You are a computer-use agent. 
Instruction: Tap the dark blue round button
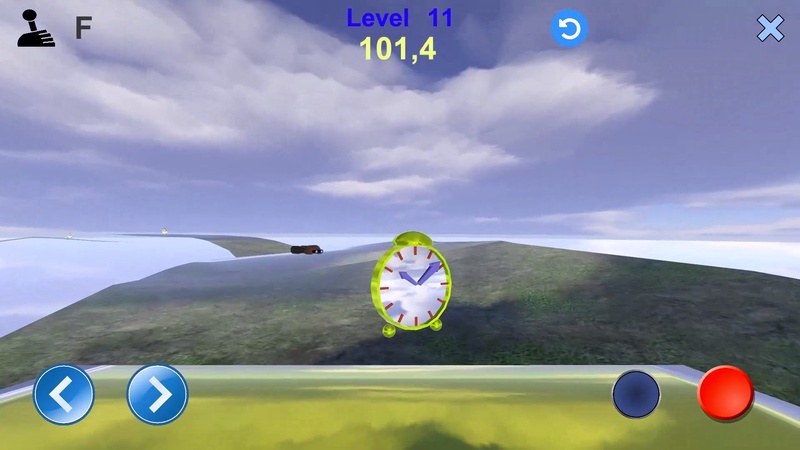(x=636, y=394)
